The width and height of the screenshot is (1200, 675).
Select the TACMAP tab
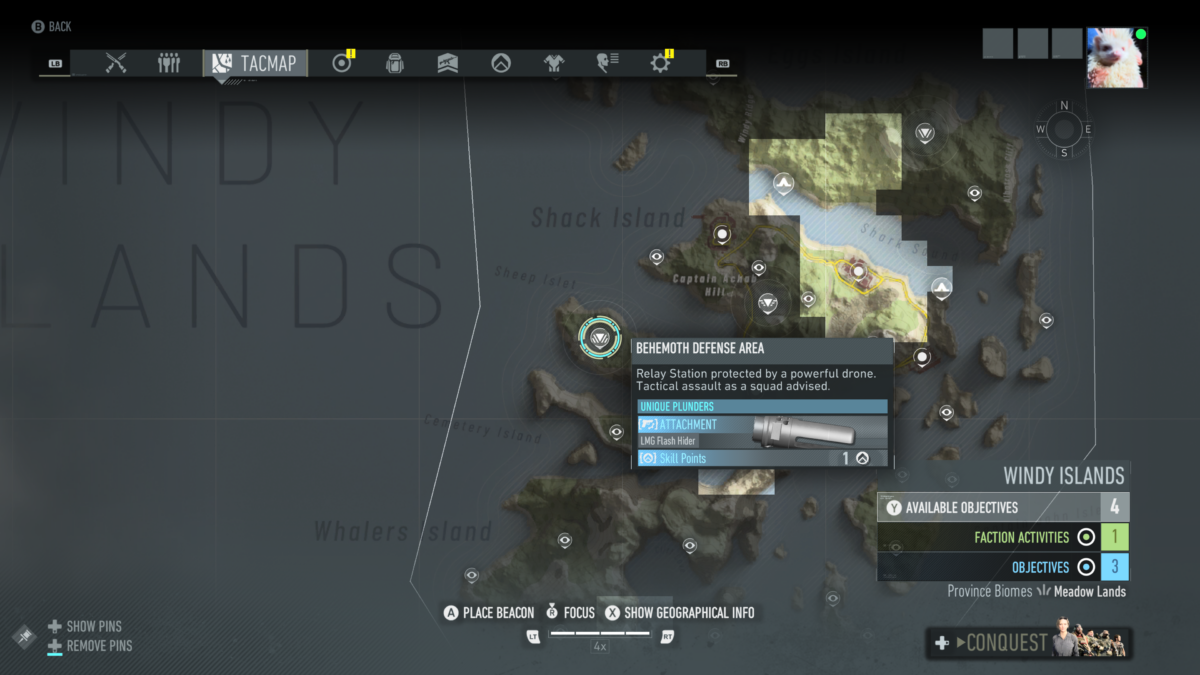click(255, 63)
